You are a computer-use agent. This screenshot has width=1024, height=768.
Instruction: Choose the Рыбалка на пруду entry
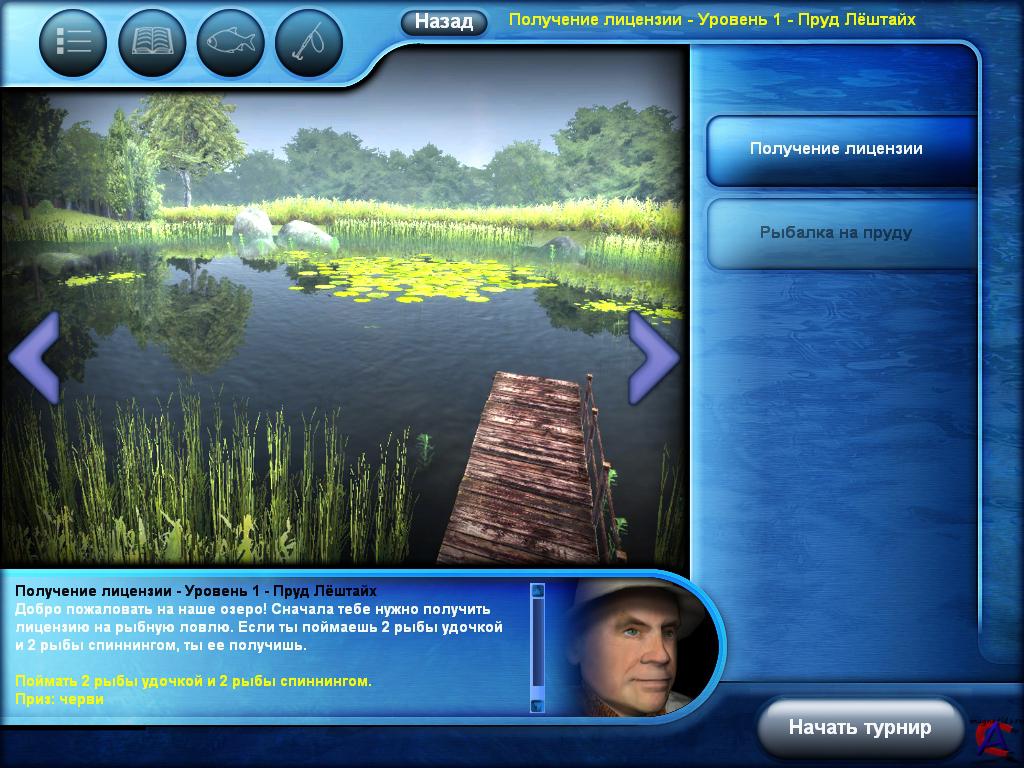pyautogui.click(x=837, y=233)
